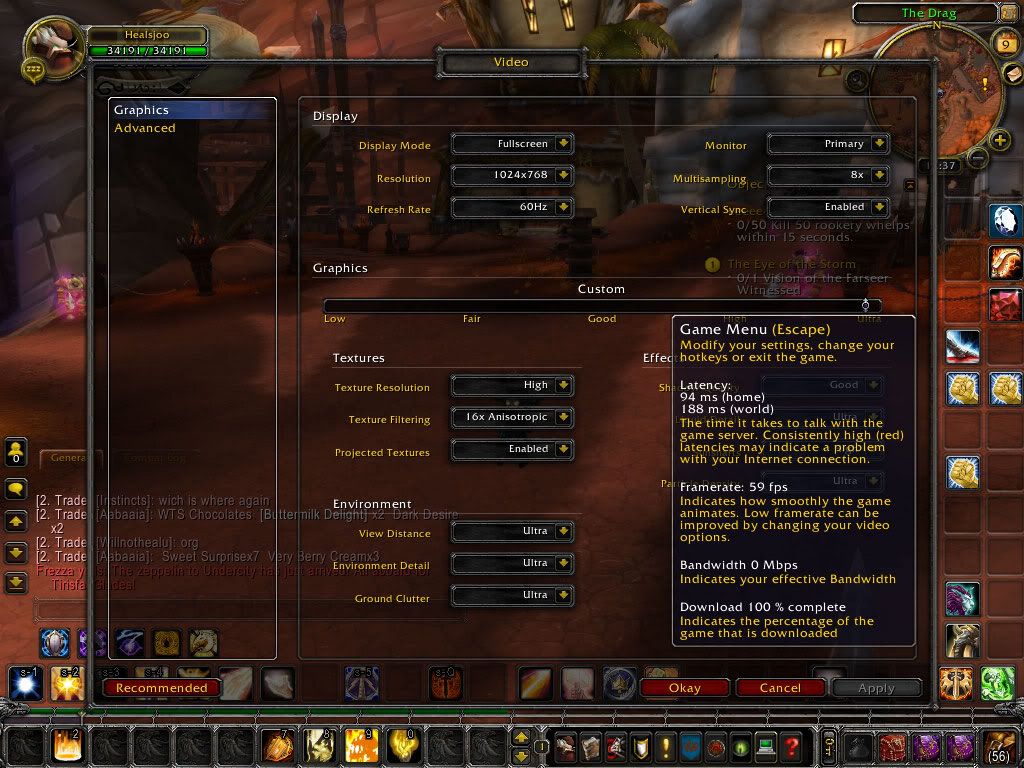
Task: Cancel the video settings changes
Action: (x=780, y=688)
